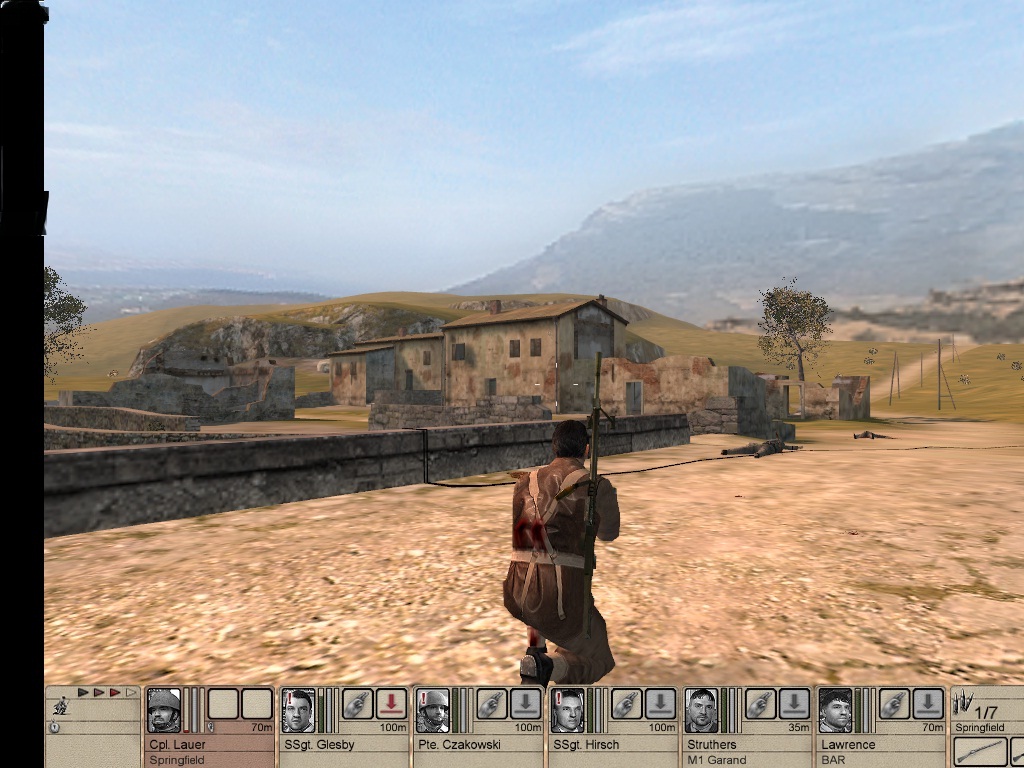
Task: Click SSgt. Glesby's red down-arrow stance button
Action: tap(391, 704)
